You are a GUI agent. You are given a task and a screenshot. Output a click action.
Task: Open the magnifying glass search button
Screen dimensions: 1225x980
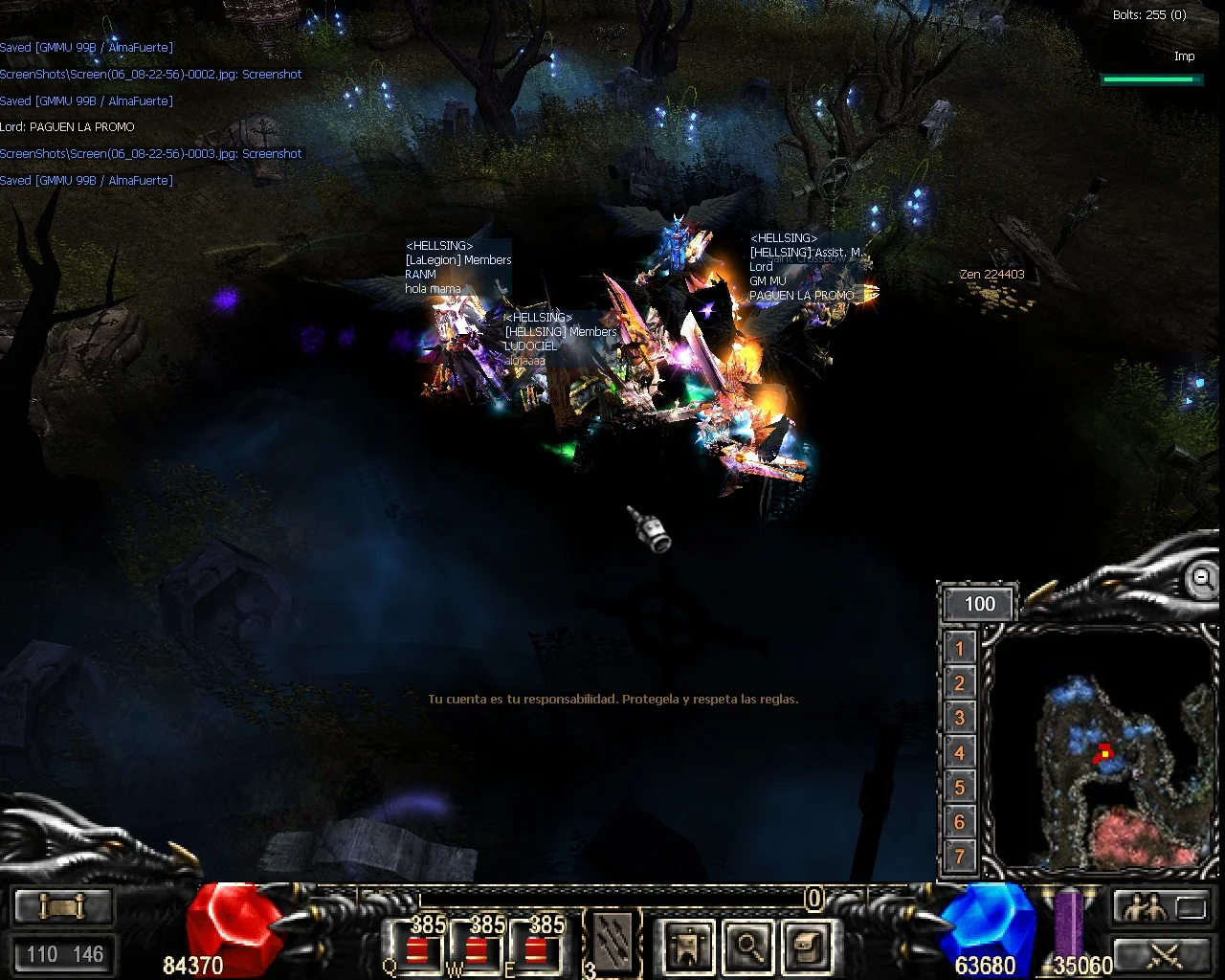click(x=748, y=946)
